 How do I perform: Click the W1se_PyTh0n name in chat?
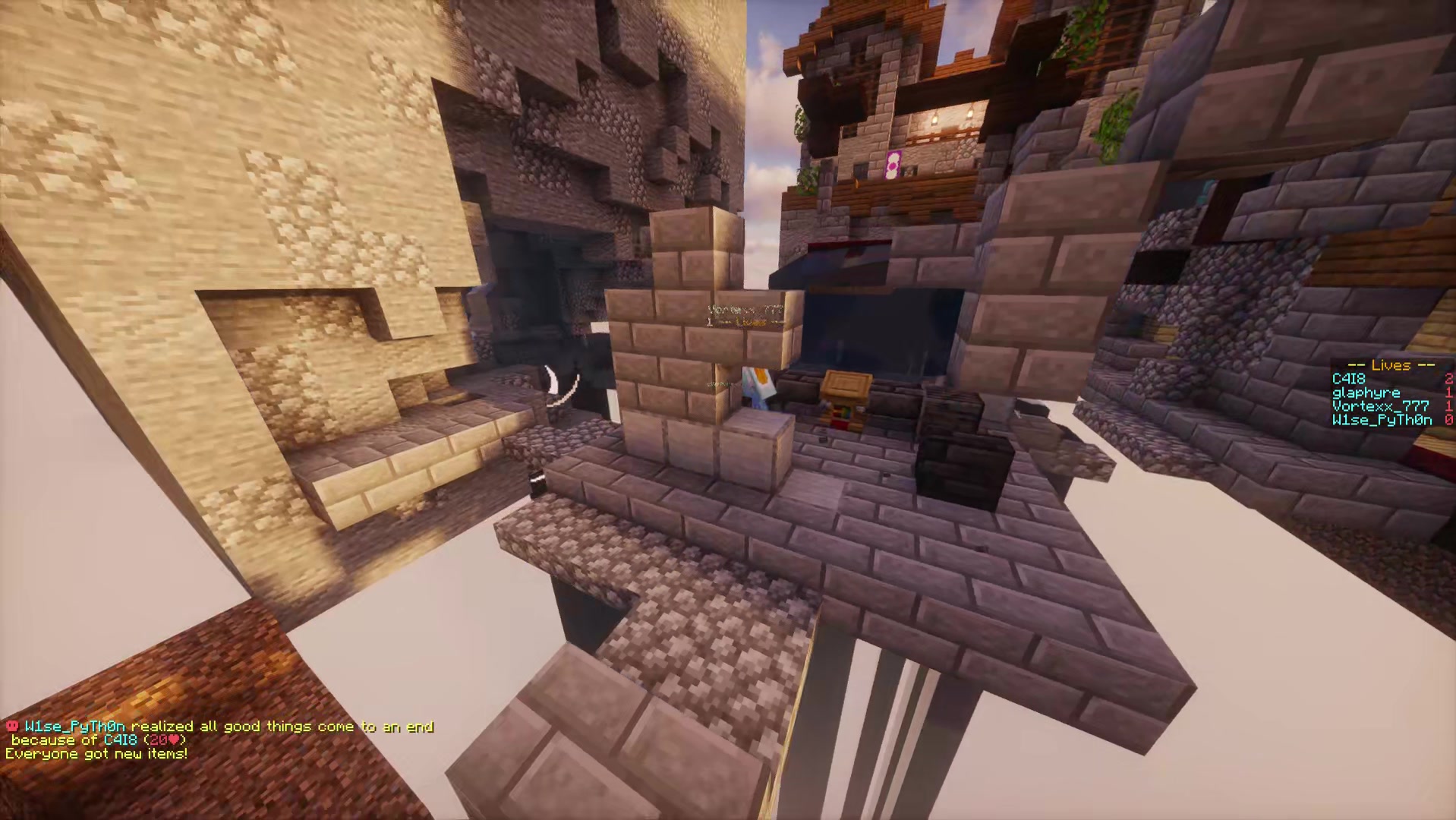76,726
